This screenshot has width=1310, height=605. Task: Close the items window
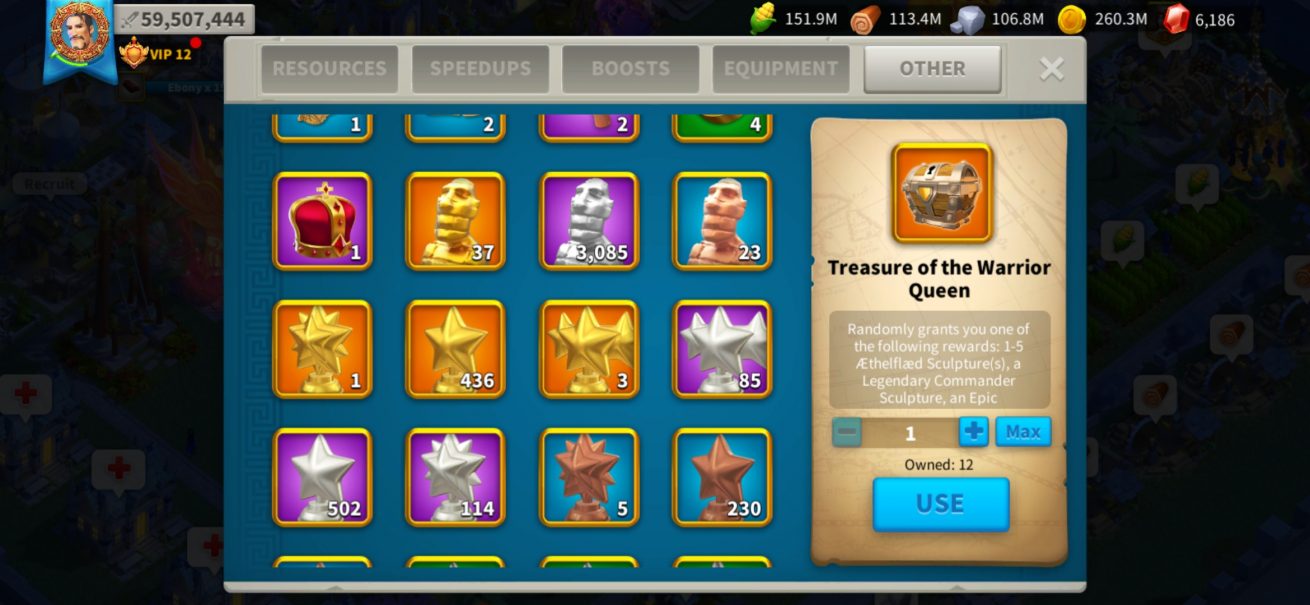1051,68
